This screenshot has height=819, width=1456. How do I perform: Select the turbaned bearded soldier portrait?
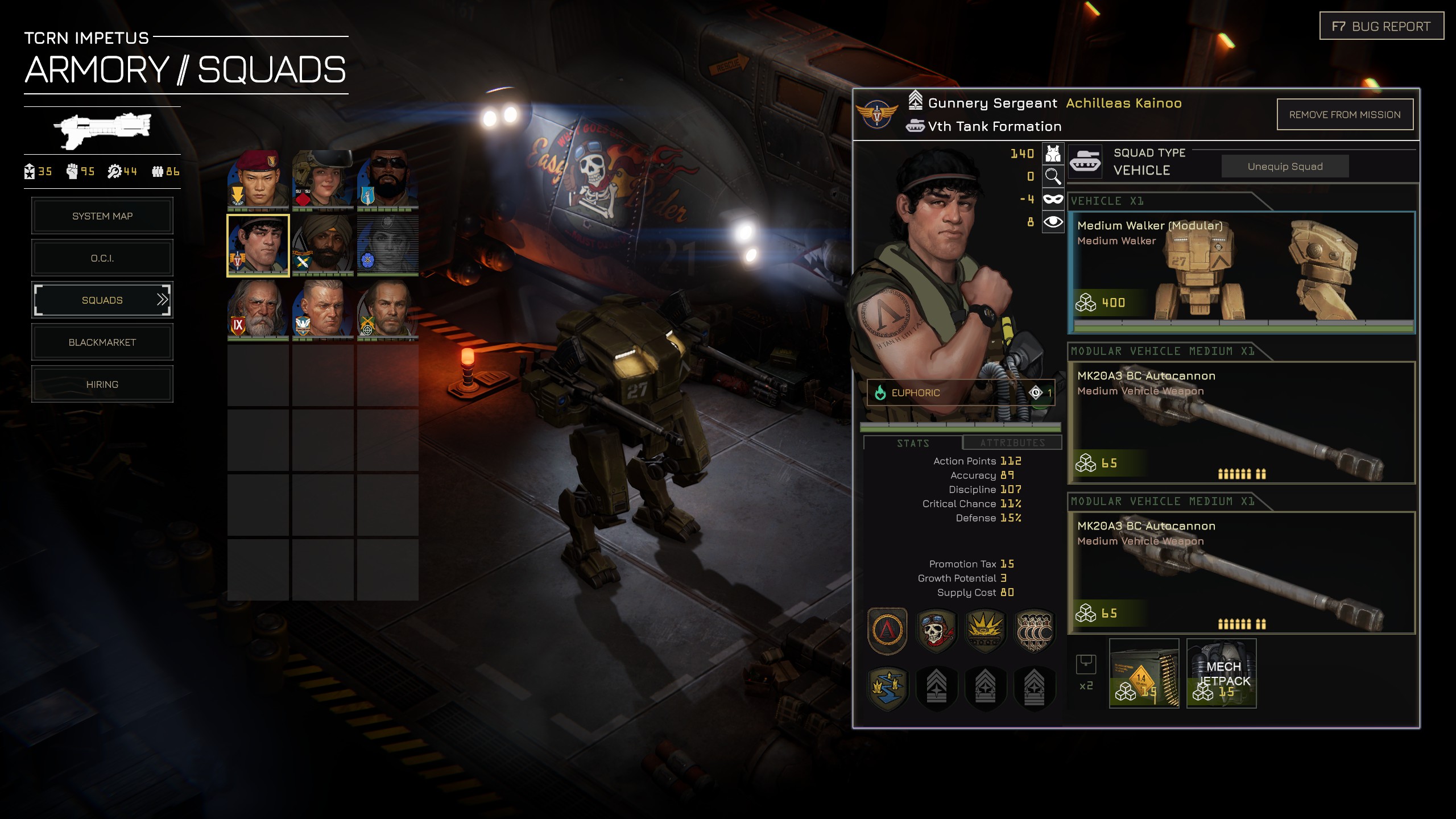[323, 245]
